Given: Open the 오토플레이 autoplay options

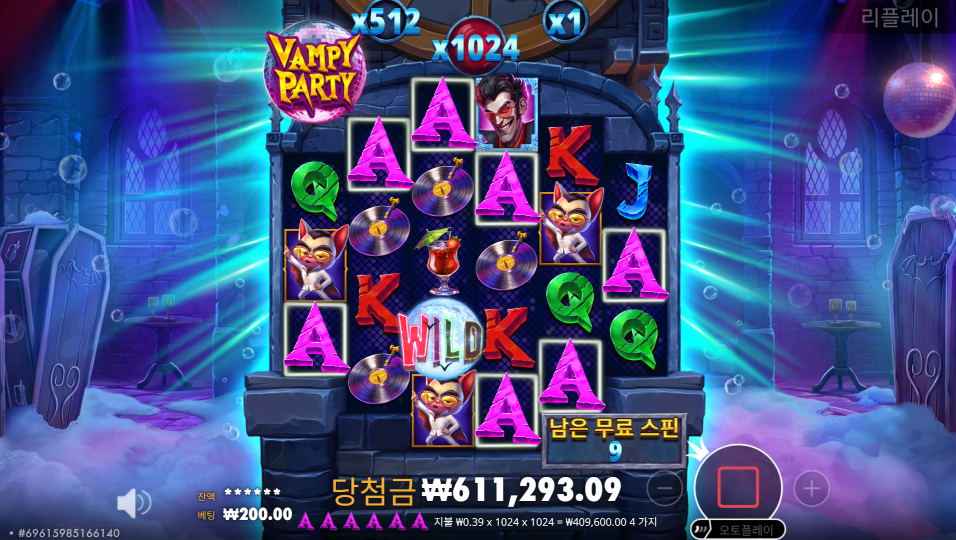Looking at the screenshot, I should pos(741,529).
